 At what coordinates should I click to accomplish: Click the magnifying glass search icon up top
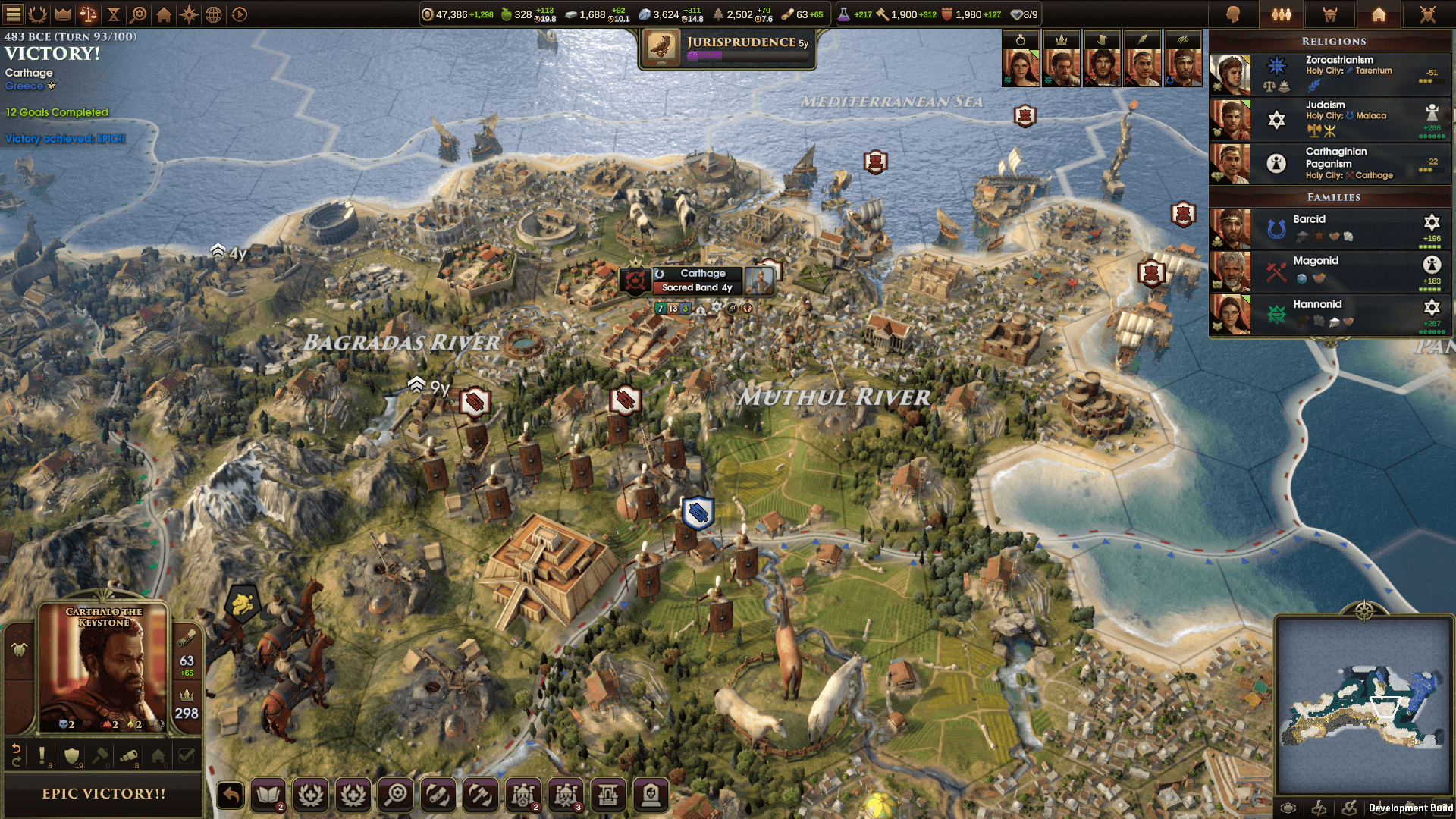tap(137, 13)
